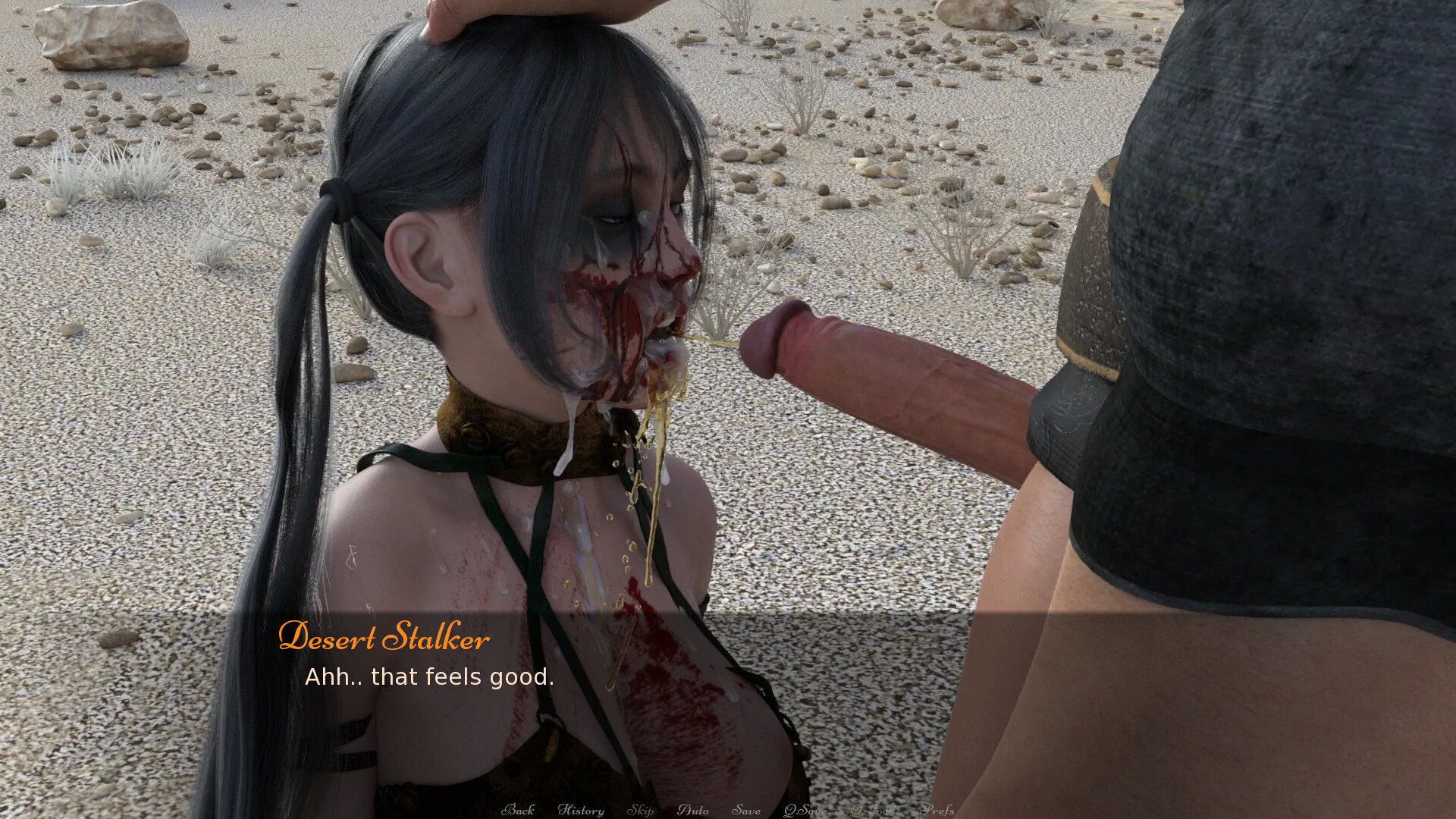Image resolution: width=1456 pixels, height=819 pixels.
Task: Open History to review past lines
Action: click(582, 809)
